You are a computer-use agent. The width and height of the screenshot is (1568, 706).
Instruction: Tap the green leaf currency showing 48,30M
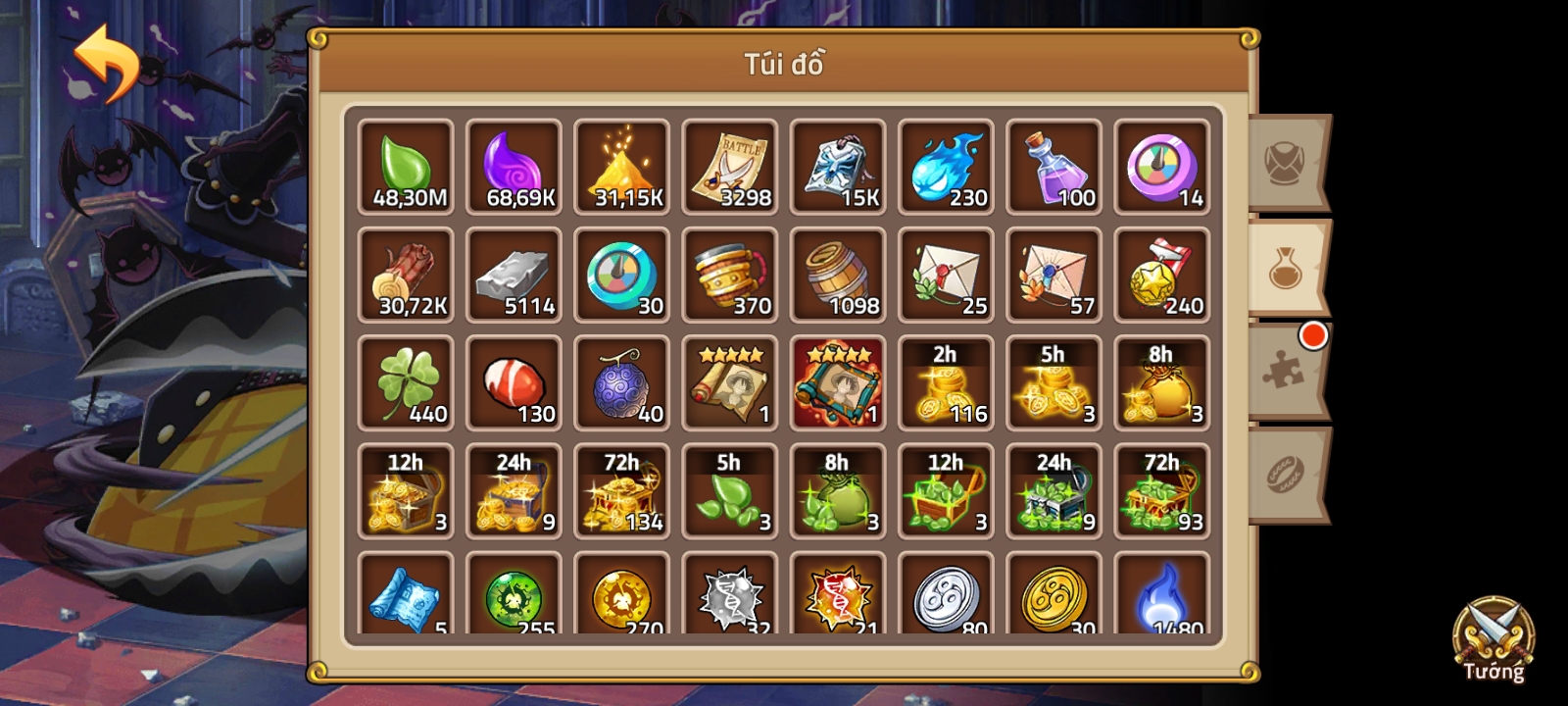[x=405, y=167]
